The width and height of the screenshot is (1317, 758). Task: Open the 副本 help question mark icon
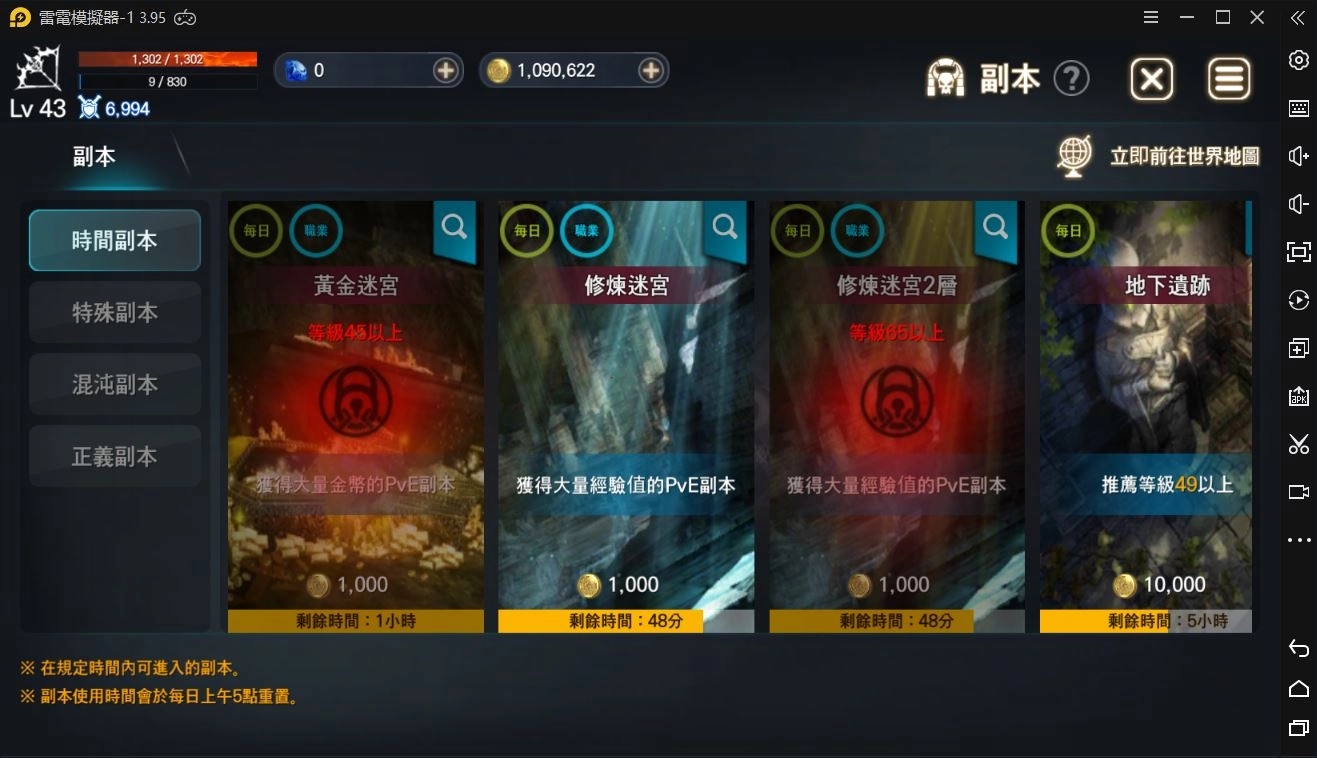point(1072,79)
